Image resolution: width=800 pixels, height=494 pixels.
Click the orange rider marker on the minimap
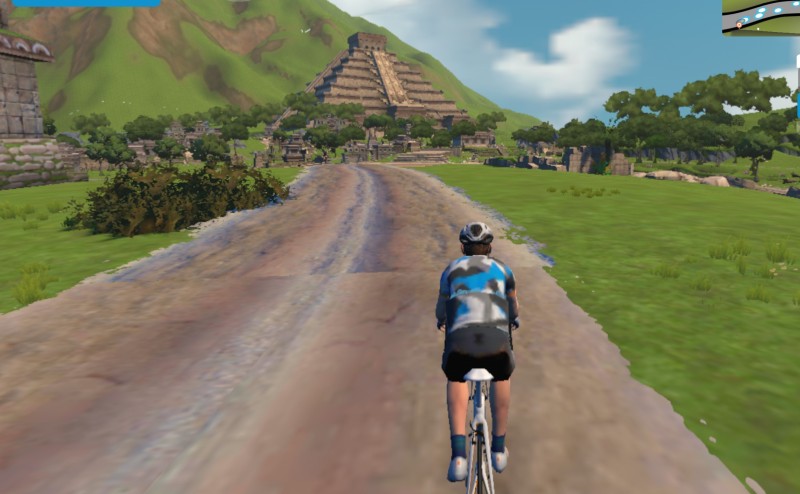(x=740, y=22)
